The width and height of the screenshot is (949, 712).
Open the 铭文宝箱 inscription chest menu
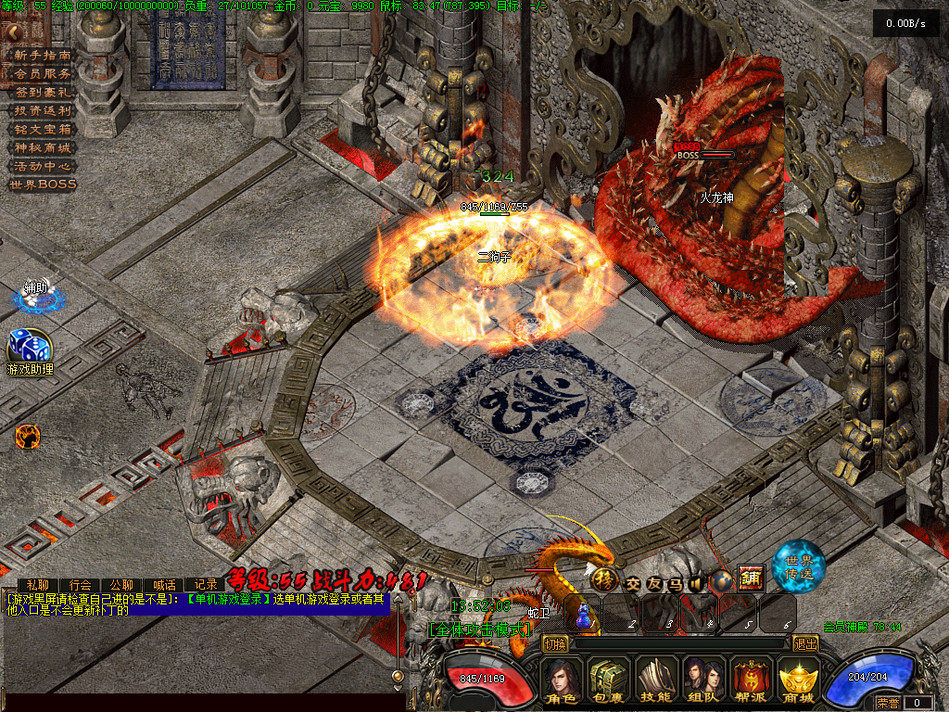[x=42, y=129]
